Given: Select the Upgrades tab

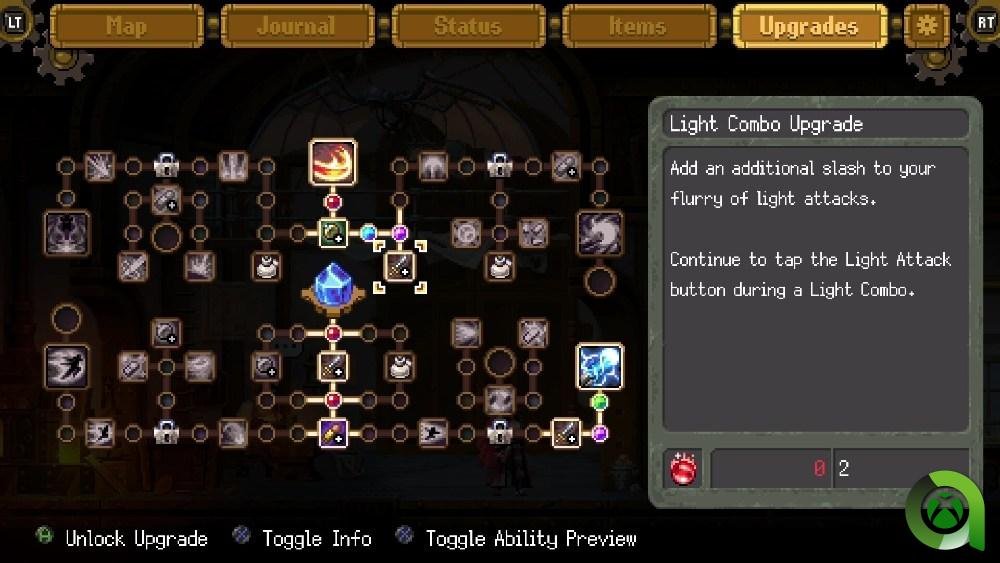Looking at the screenshot, I should [809, 26].
